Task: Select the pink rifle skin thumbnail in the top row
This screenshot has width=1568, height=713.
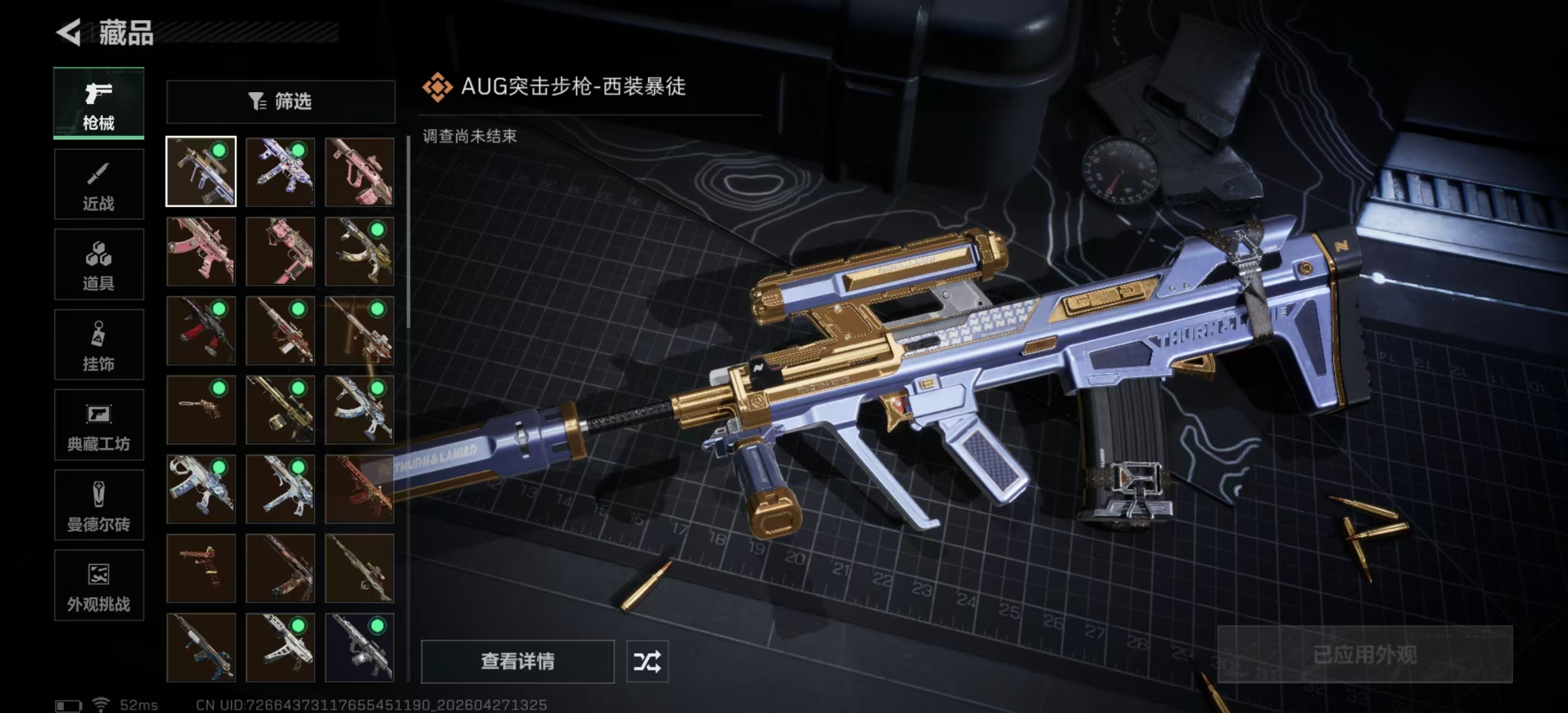Action: tap(359, 172)
